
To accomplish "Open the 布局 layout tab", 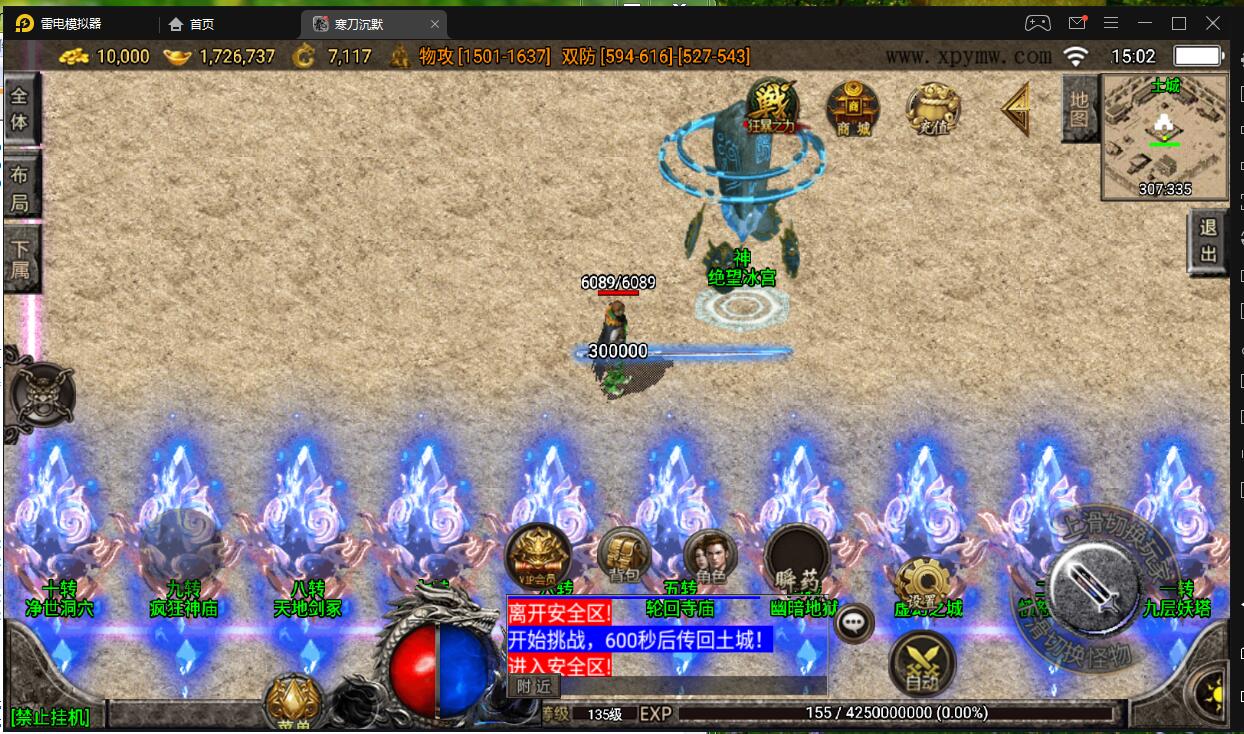I will pos(21,186).
